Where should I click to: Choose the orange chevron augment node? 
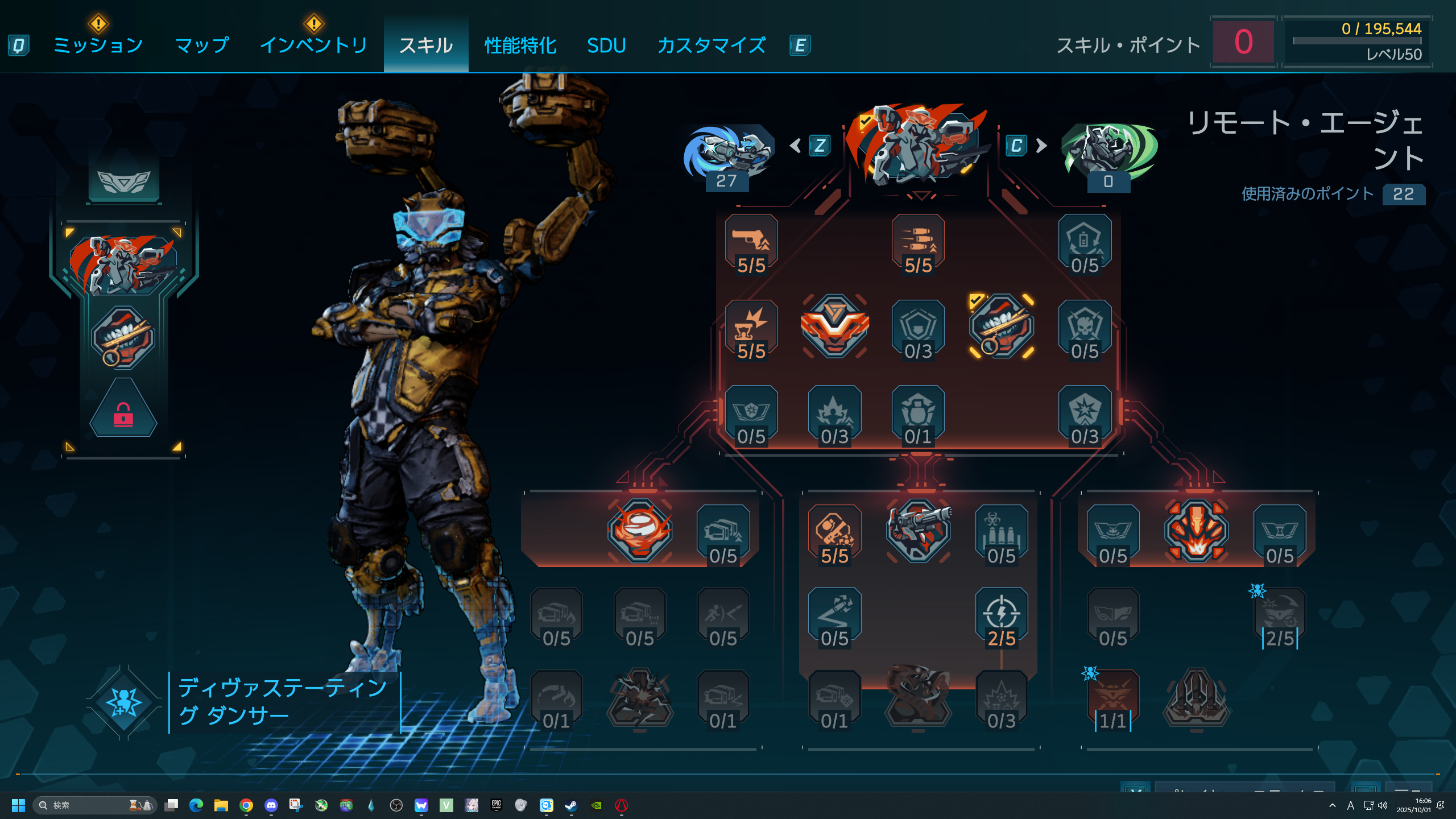coord(834,326)
